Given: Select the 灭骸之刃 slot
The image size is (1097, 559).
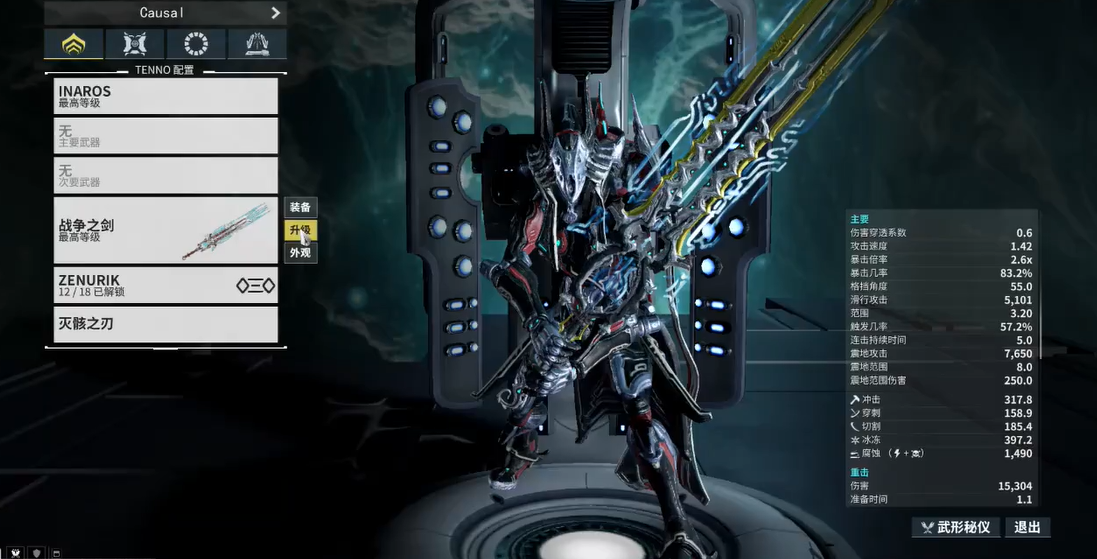Looking at the screenshot, I should click(x=165, y=325).
